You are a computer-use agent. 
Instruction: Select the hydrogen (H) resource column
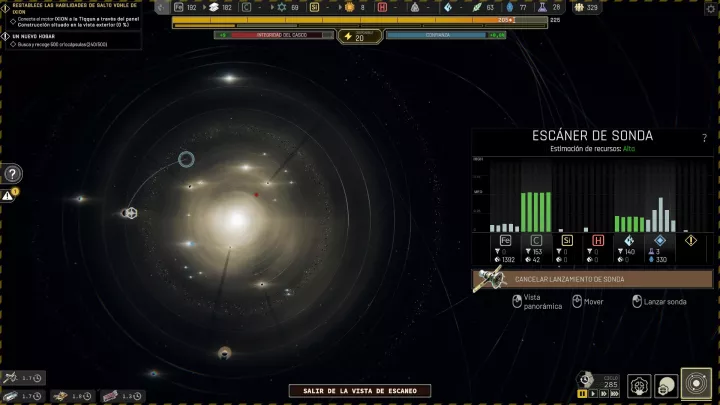pos(598,240)
